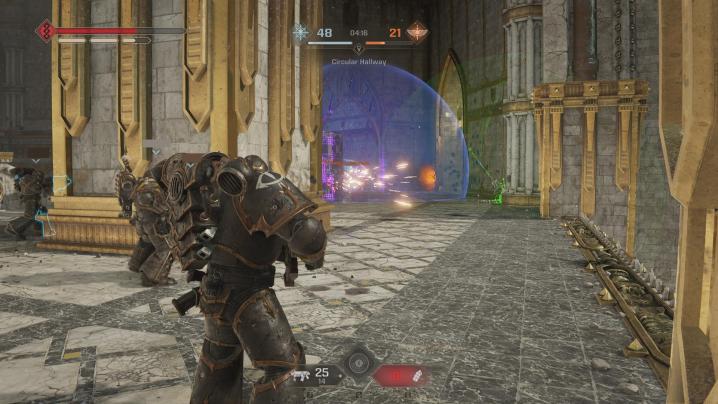The height and width of the screenshot is (404, 718).
Task: Select the blue team faction emblem
Action: pyautogui.click(x=301, y=32)
